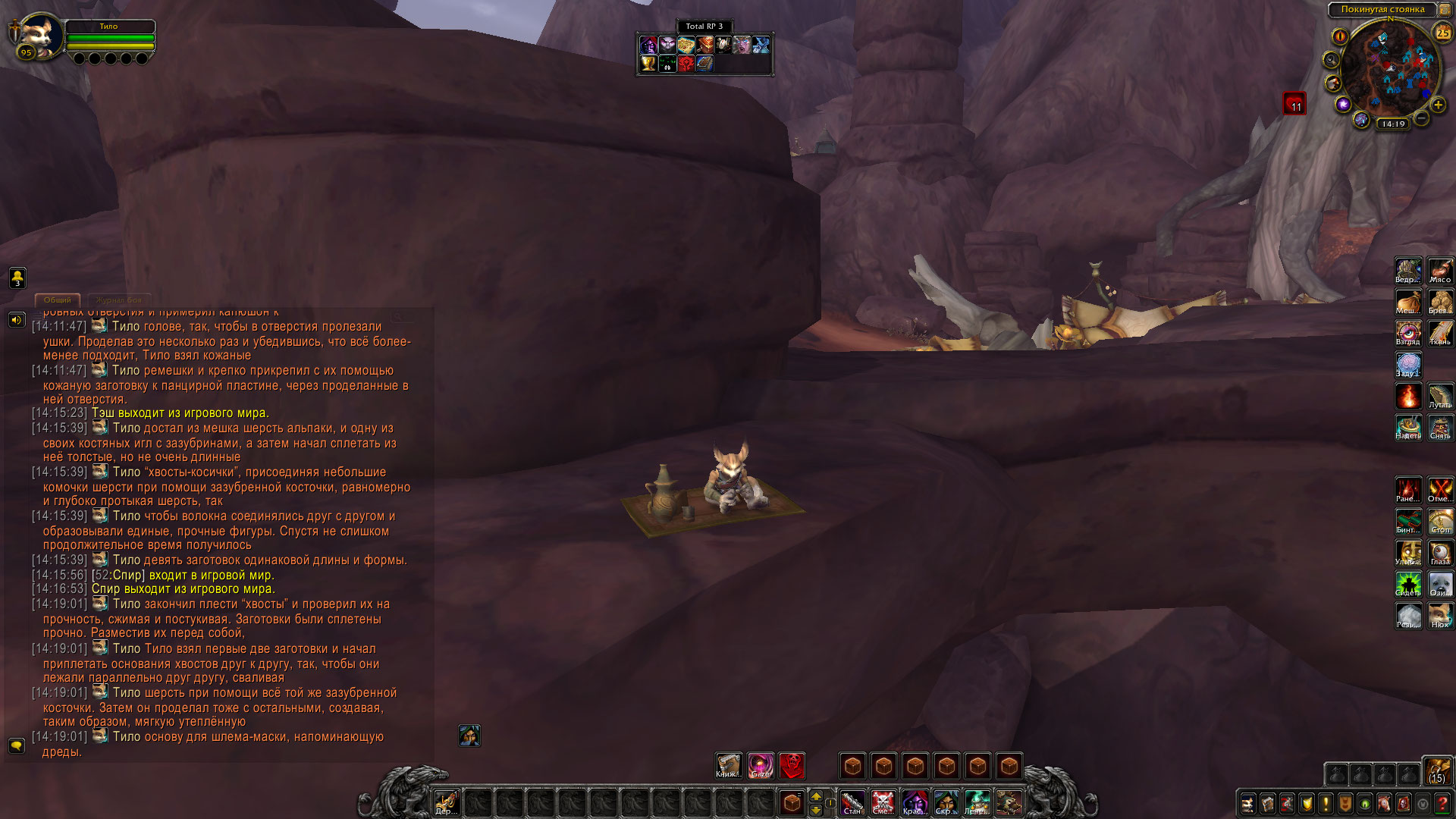
Task: Toggle the tracking magnifier button by minimap
Action: (1332, 59)
